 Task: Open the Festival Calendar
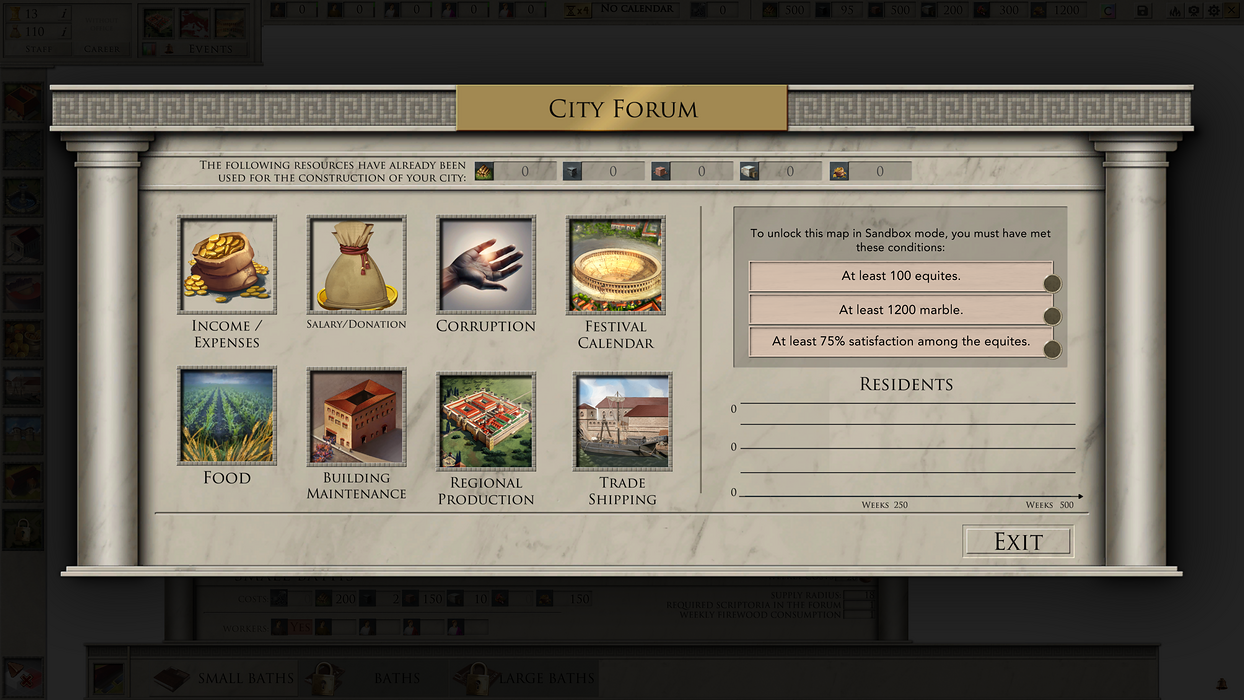tap(616, 265)
